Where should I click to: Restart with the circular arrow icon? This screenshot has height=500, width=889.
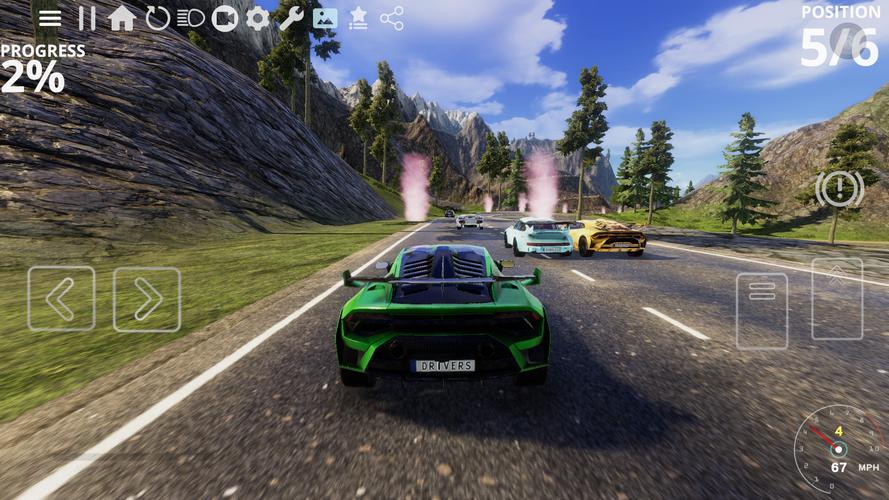tap(157, 18)
